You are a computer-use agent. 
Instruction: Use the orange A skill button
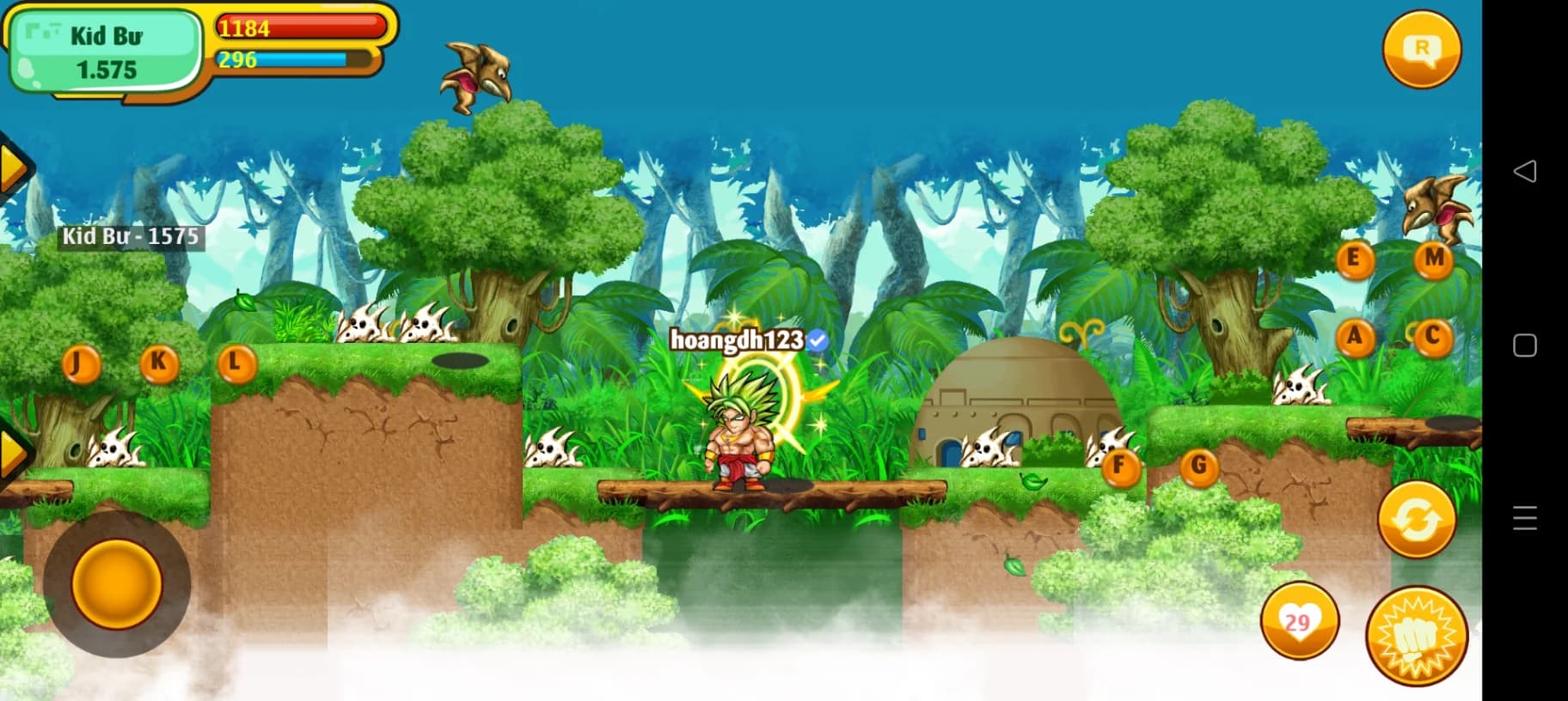click(1355, 337)
